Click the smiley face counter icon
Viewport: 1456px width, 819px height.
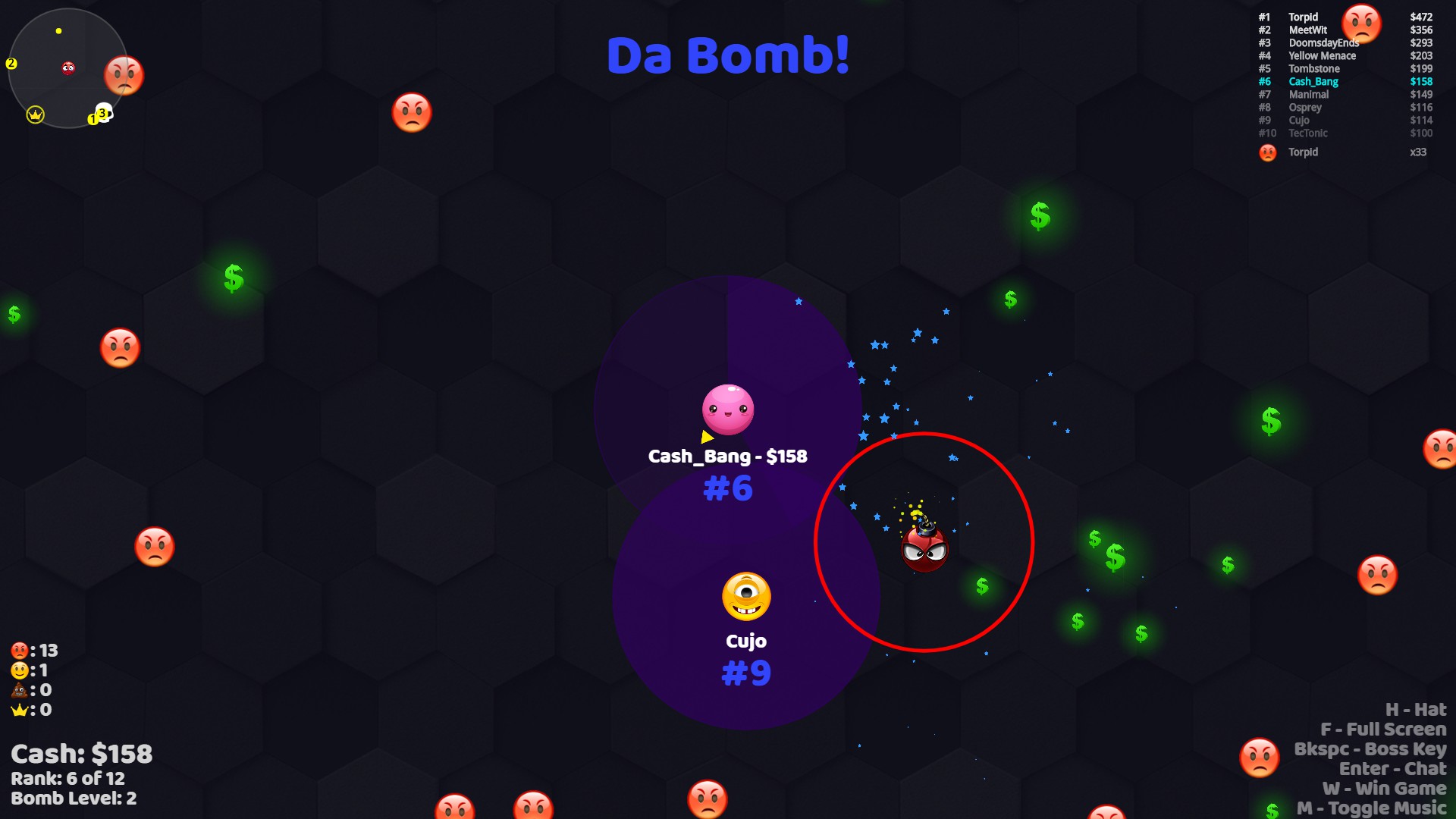(x=20, y=670)
